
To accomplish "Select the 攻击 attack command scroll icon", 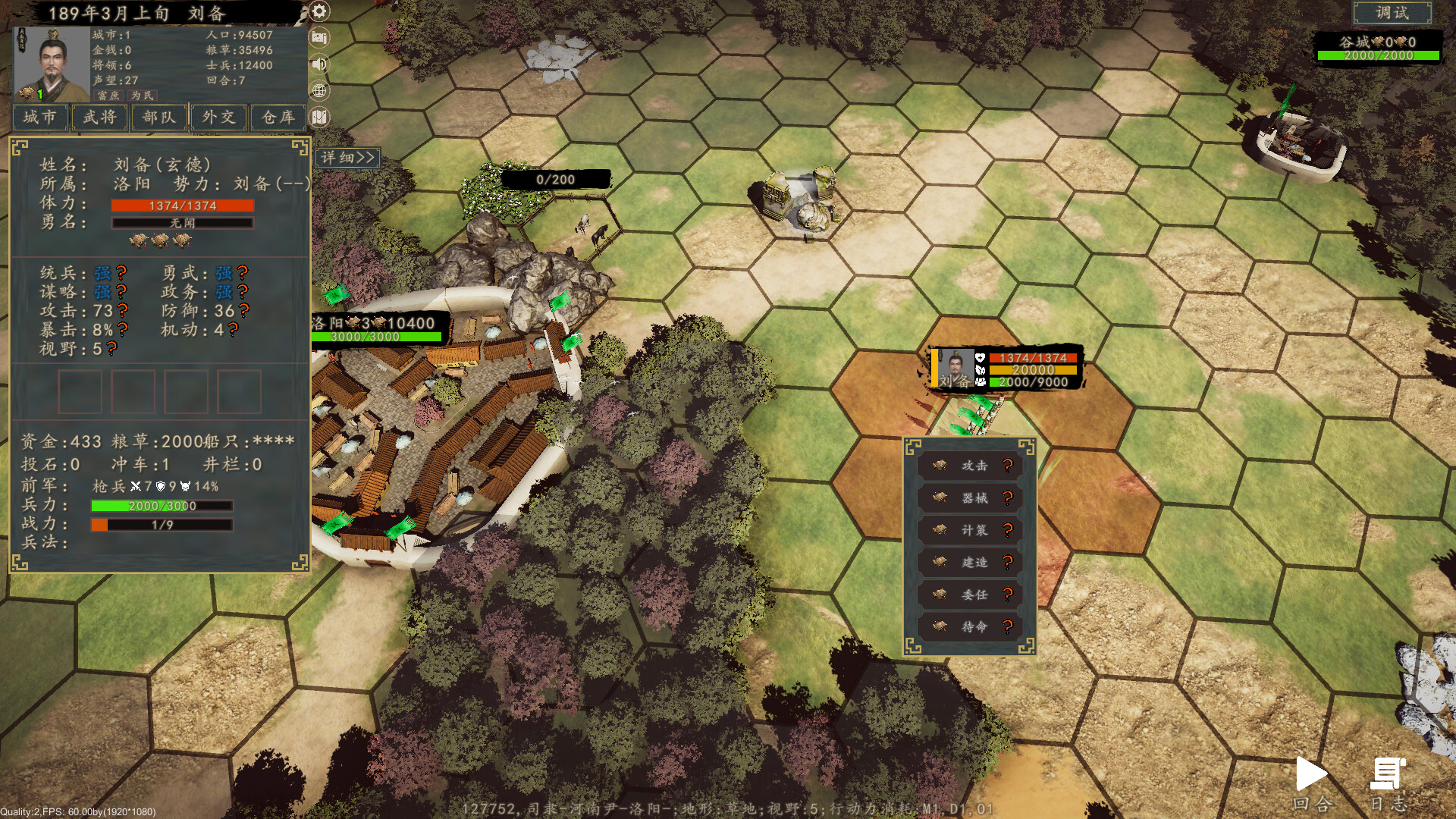I will (939, 466).
